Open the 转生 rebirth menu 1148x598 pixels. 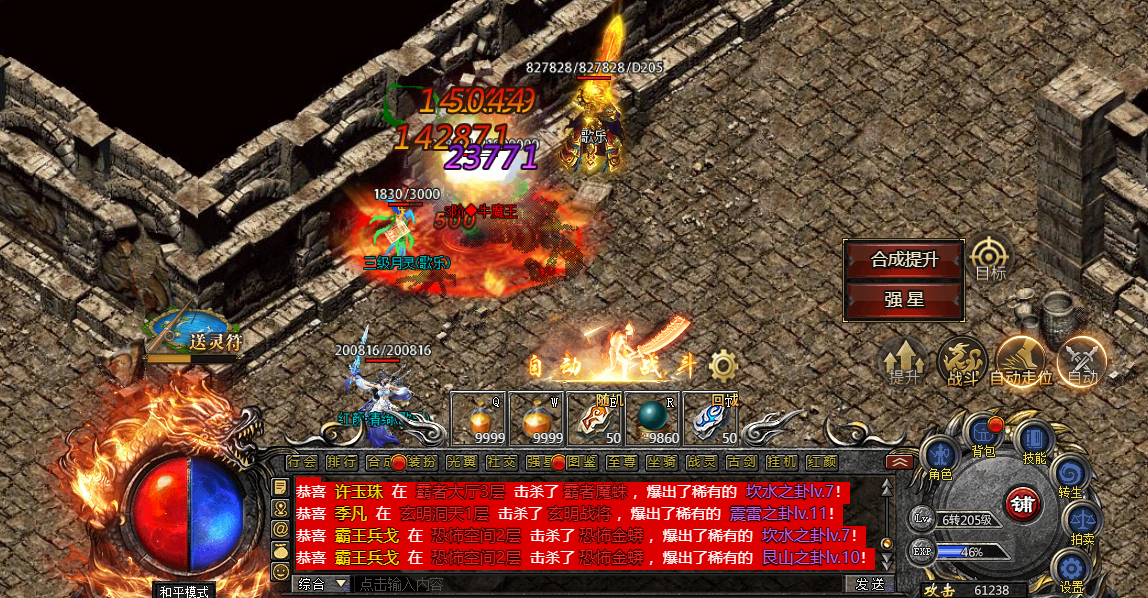[x=1069, y=474]
